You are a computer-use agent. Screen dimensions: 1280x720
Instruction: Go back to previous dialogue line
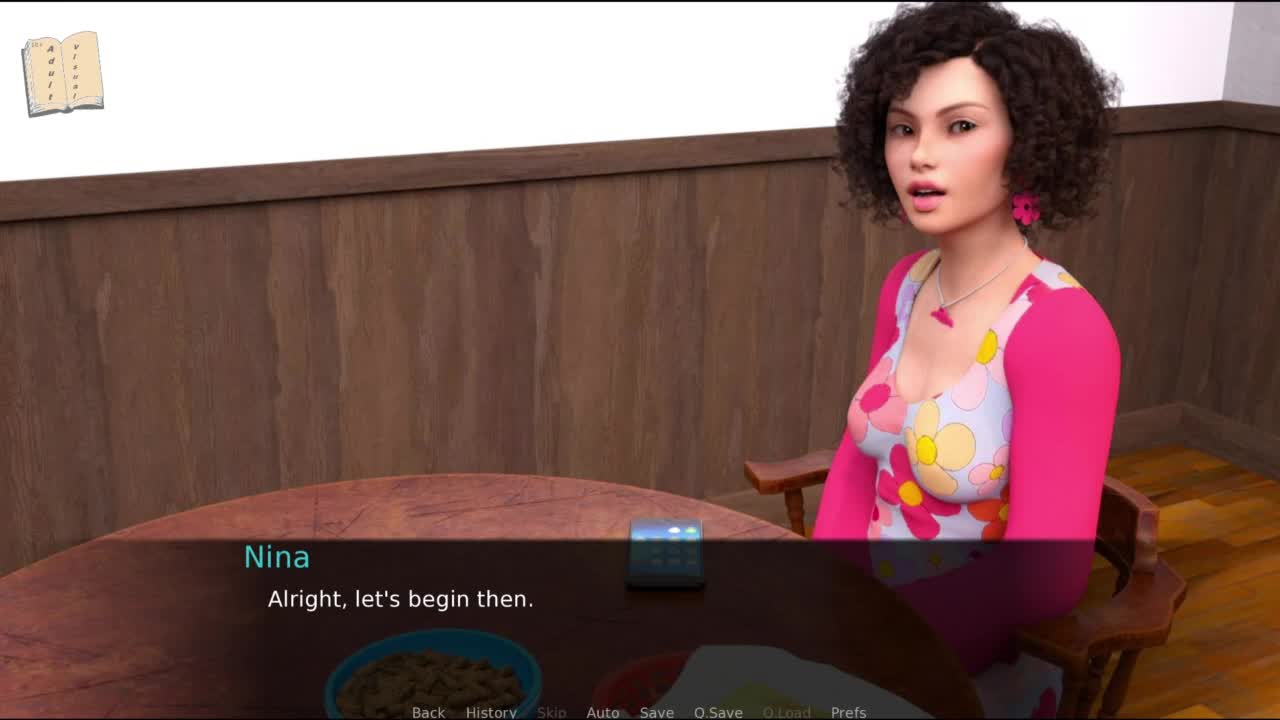point(428,712)
